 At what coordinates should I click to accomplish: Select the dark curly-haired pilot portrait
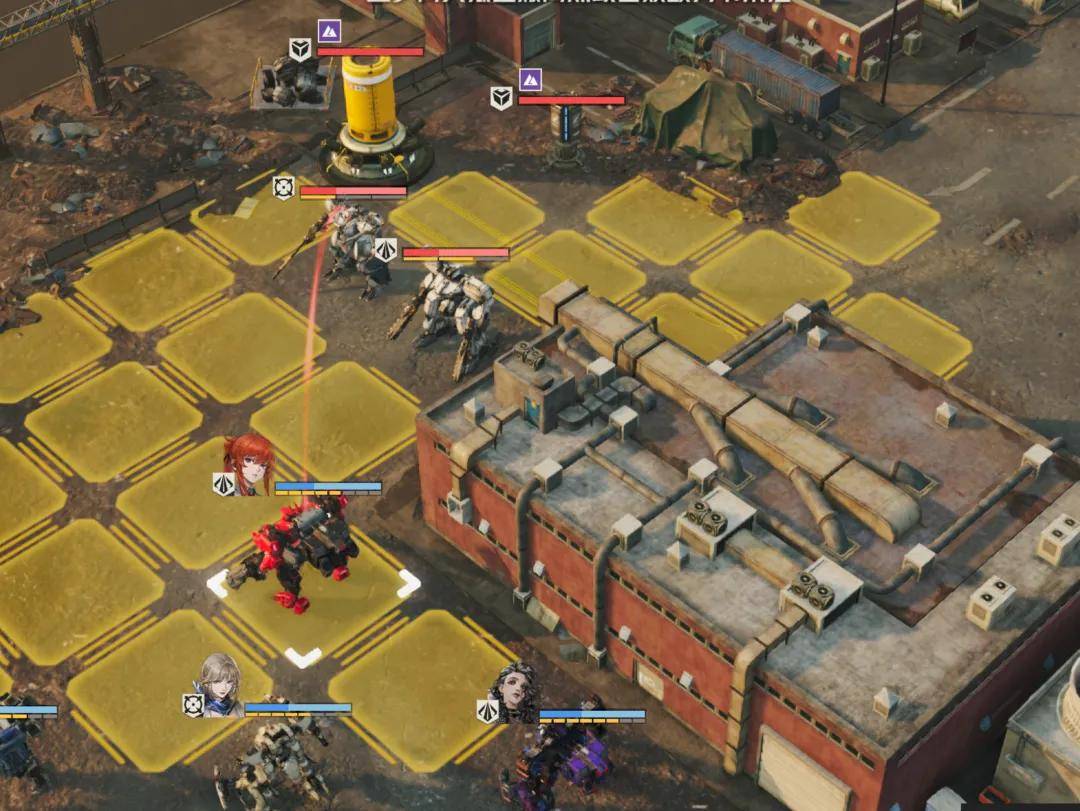coord(515,692)
